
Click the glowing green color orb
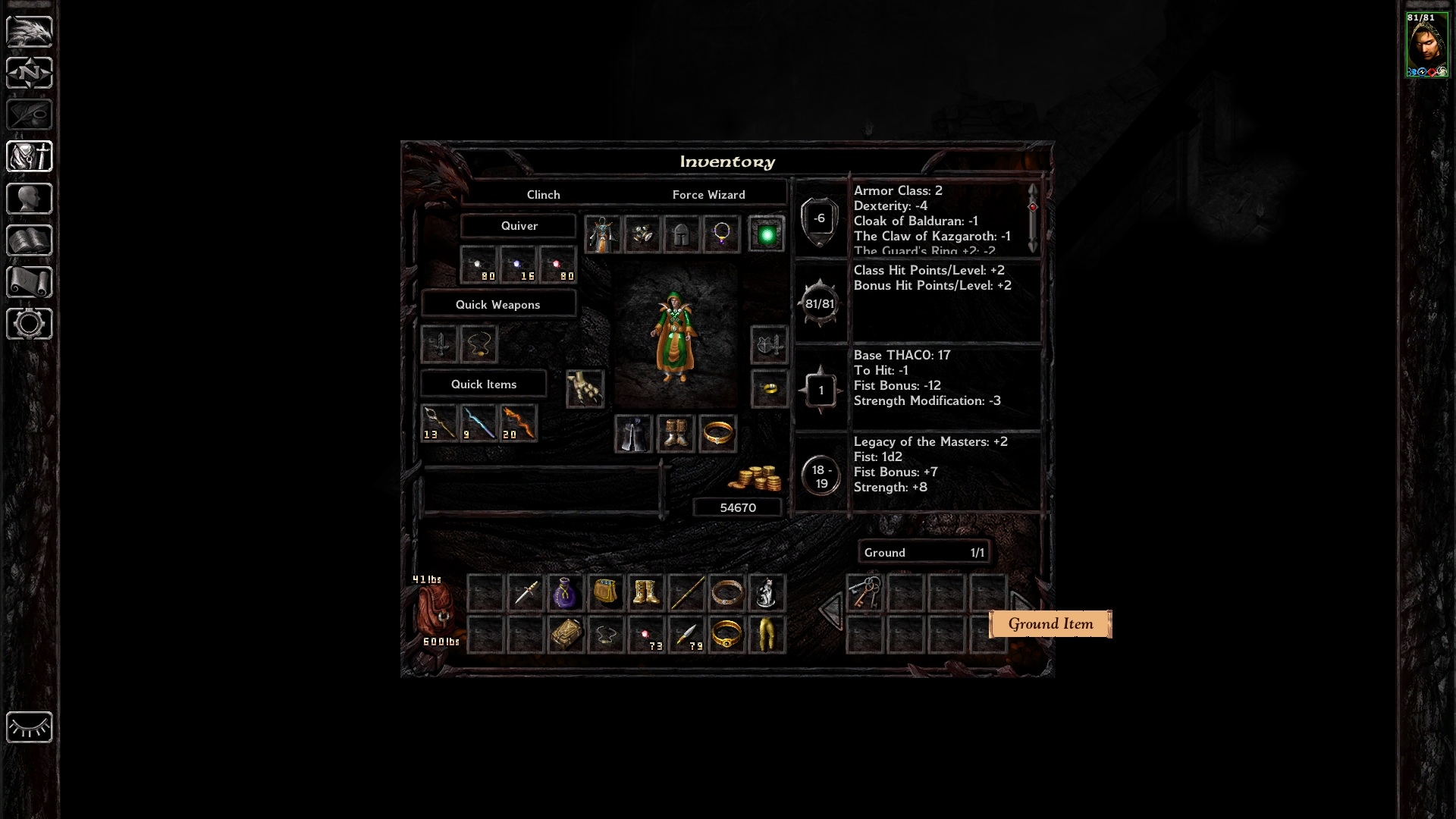[767, 234]
